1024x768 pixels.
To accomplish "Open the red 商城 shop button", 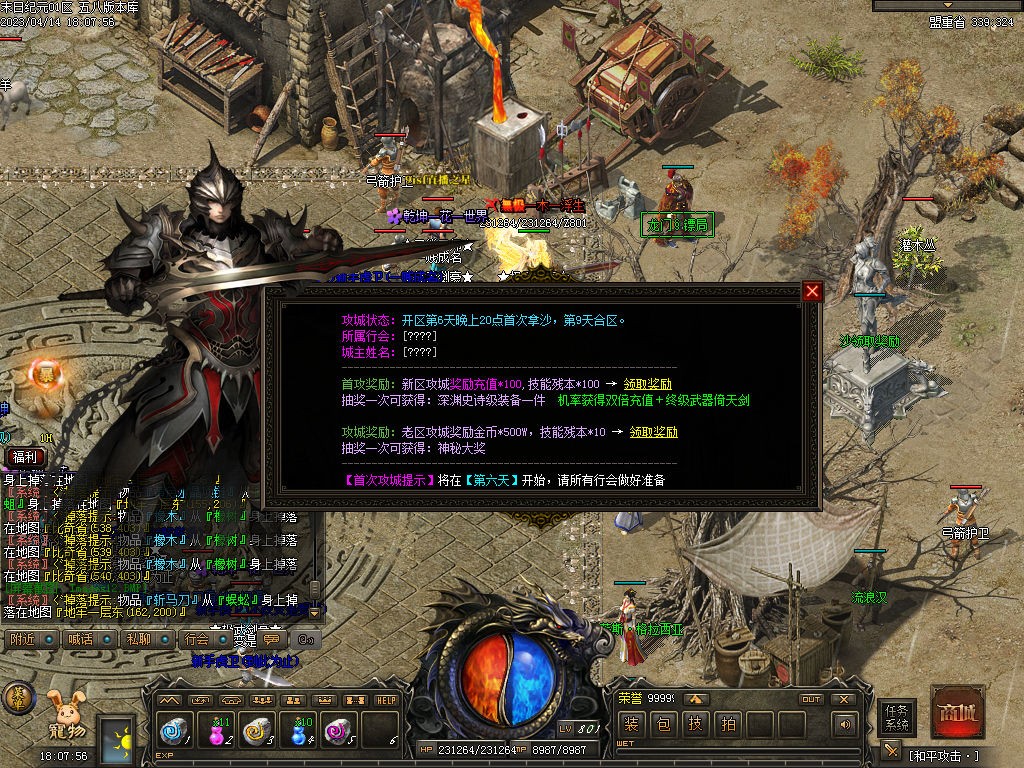I will click(x=957, y=712).
